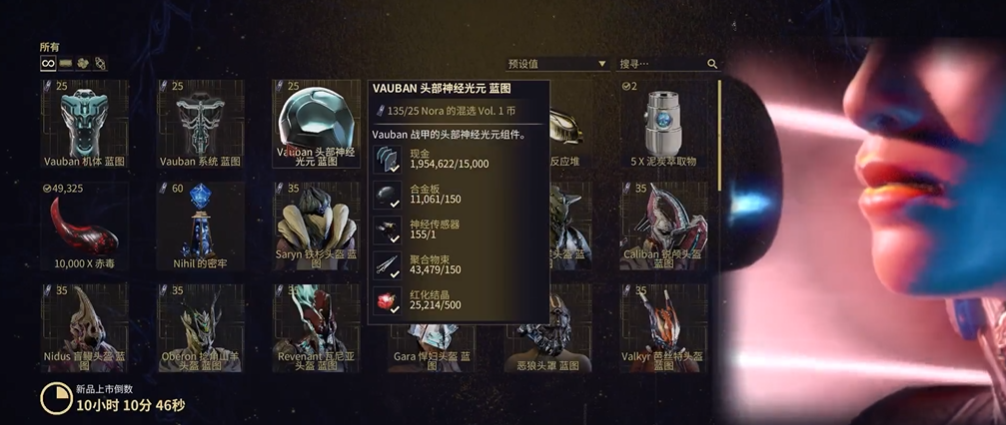Select the Valkyr helmet blueprint
The height and width of the screenshot is (425, 1006).
pos(663,326)
